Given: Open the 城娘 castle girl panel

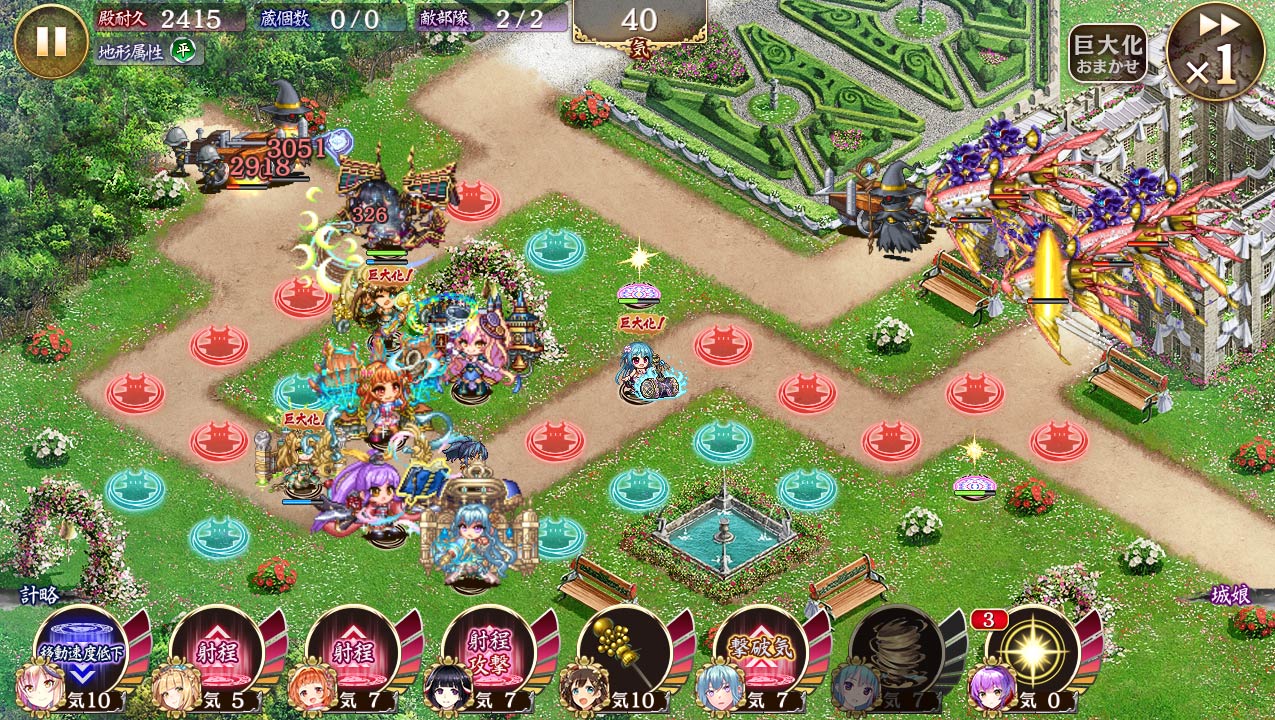Looking at the screenshot, I should [x=1229, y=596].
